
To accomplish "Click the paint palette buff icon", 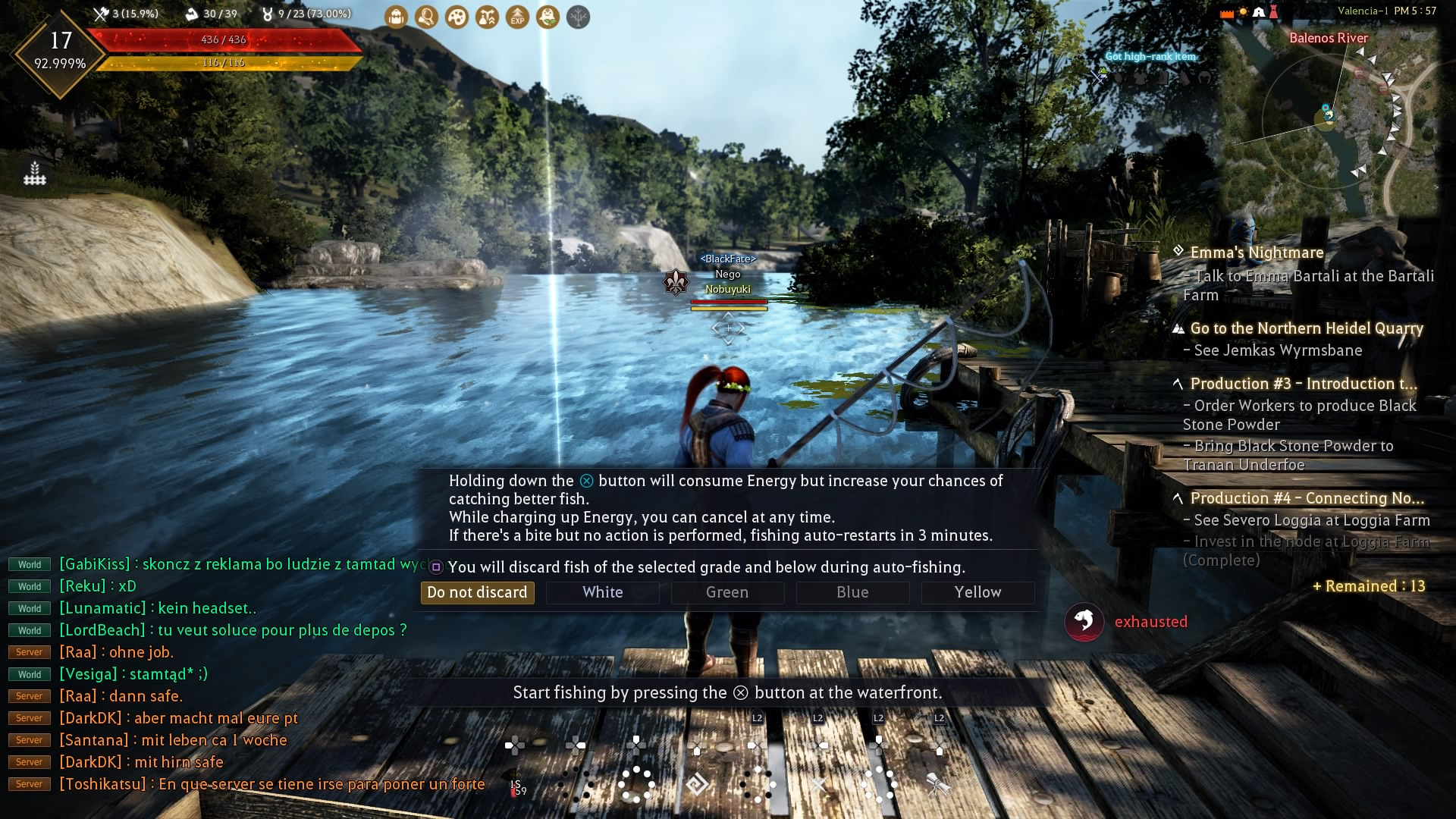I will pos(457,17).
